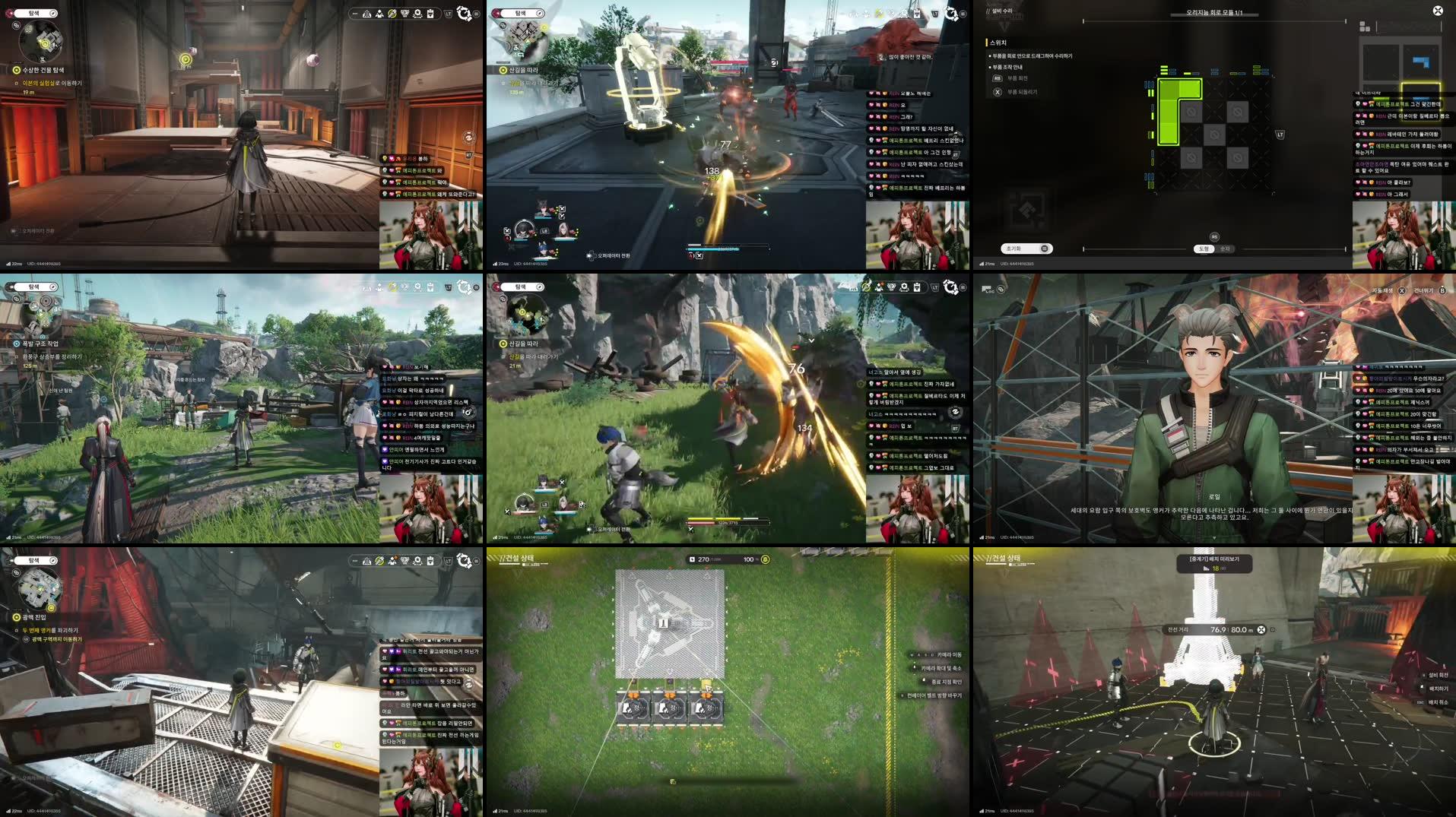The image size is (1456, 817).
Task: Open the 수상한 건물 탐색 quest tracker
Action: tap(43, 70)
